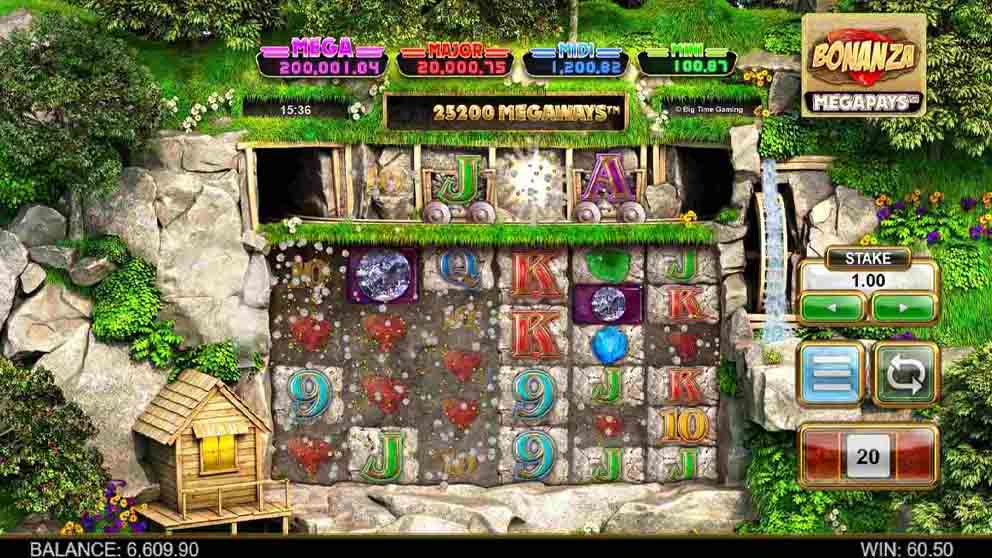Open the blue hamburger menu
The image size is (992, 558).
(831, 373)
